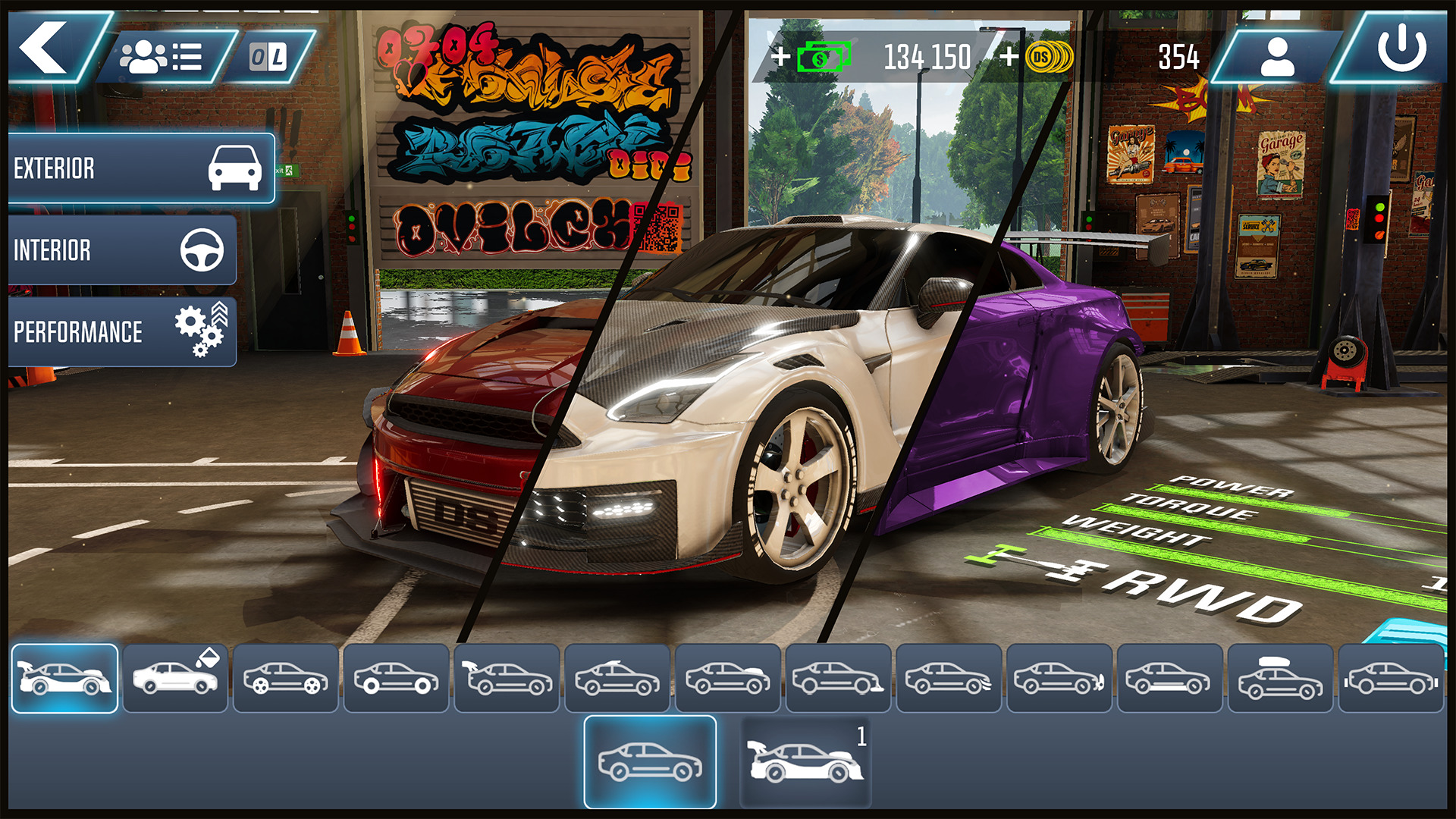1456x819 pixels.
Task: Switch to the stock car tab
Action: 651,758
